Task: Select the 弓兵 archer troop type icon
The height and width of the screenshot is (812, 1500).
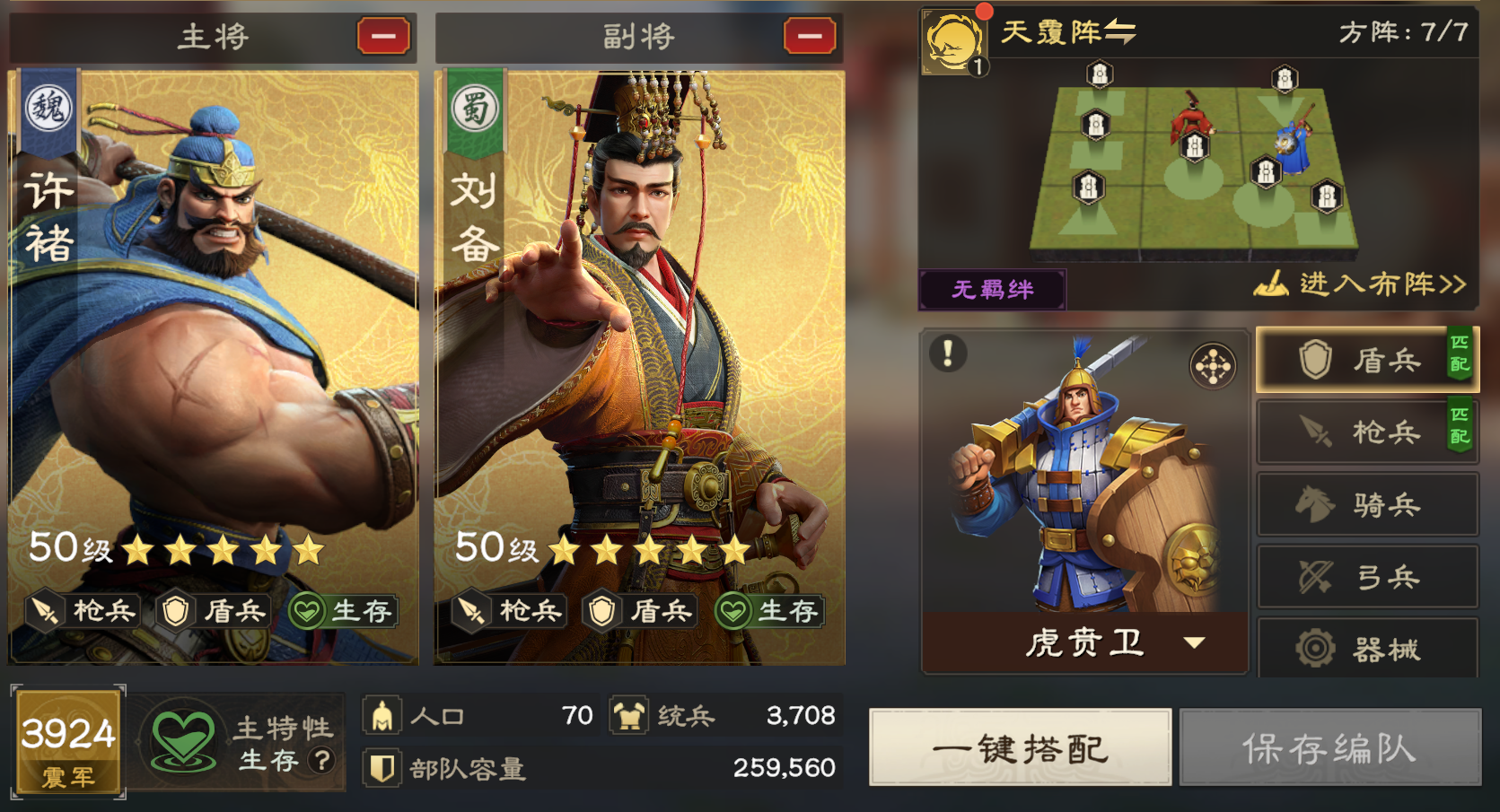Action: 1368,577
